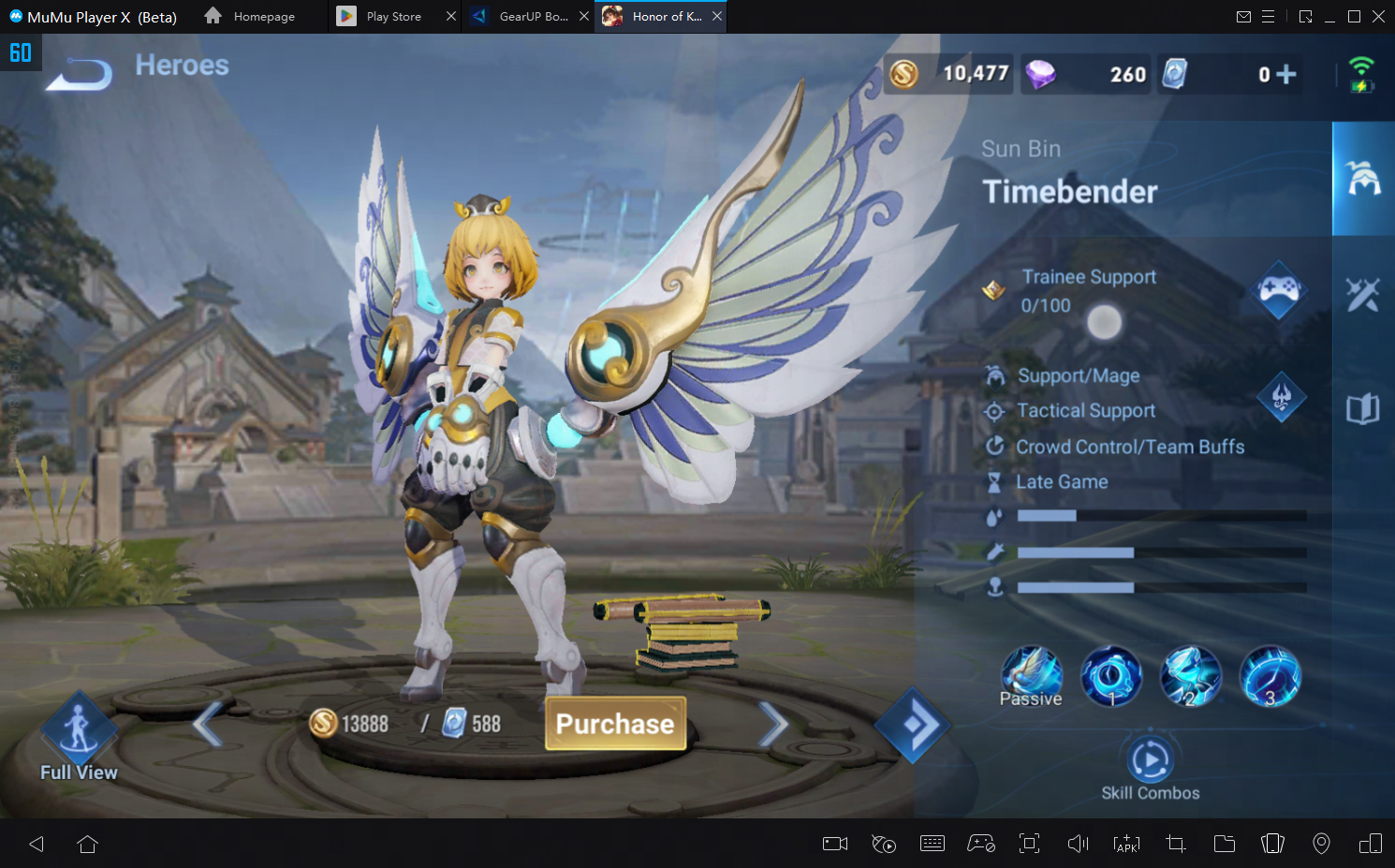Click the diamond emblem beside Tactical Support
Image resolution: width=1395 pixels, height=868 pixels.
point(1282,397)
